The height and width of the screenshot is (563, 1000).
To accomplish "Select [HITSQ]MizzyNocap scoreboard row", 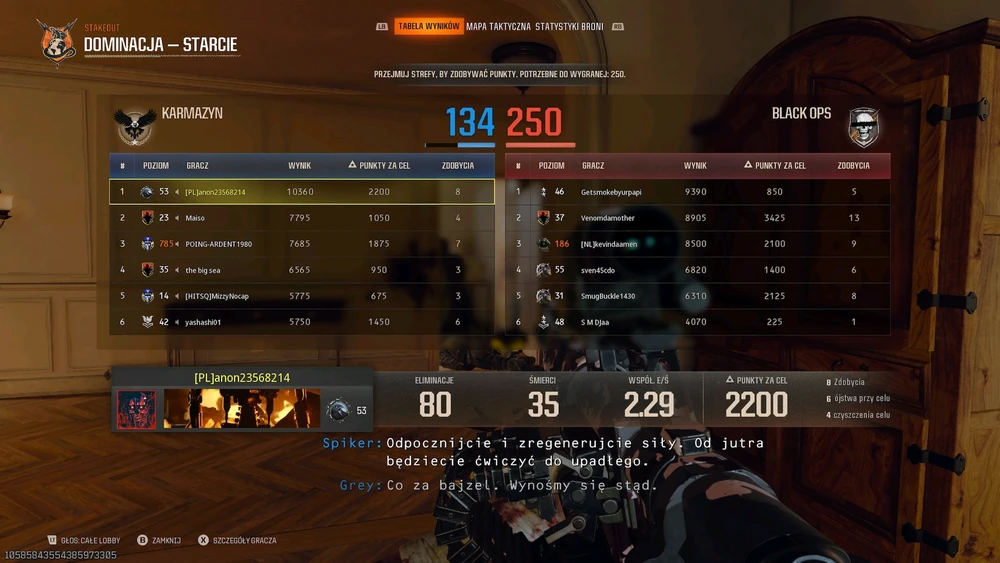I will click(301, 296).
